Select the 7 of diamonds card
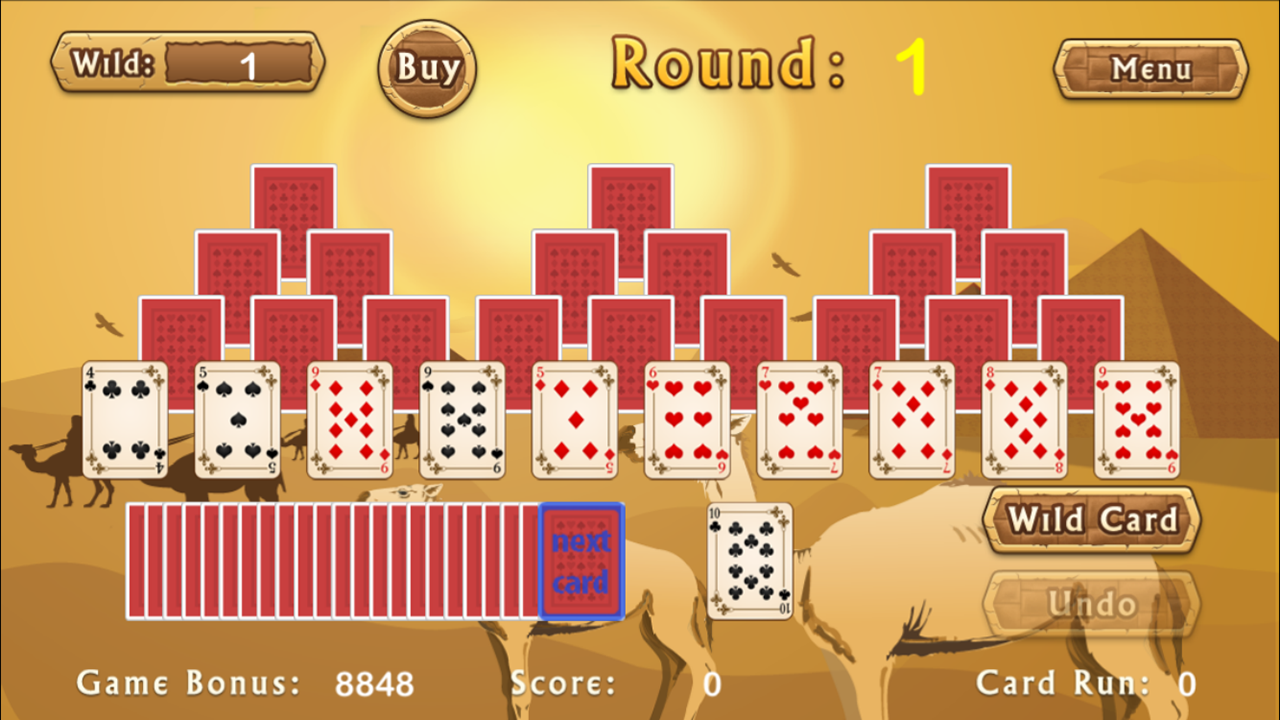1280x720 pixels. pos(911,420)
